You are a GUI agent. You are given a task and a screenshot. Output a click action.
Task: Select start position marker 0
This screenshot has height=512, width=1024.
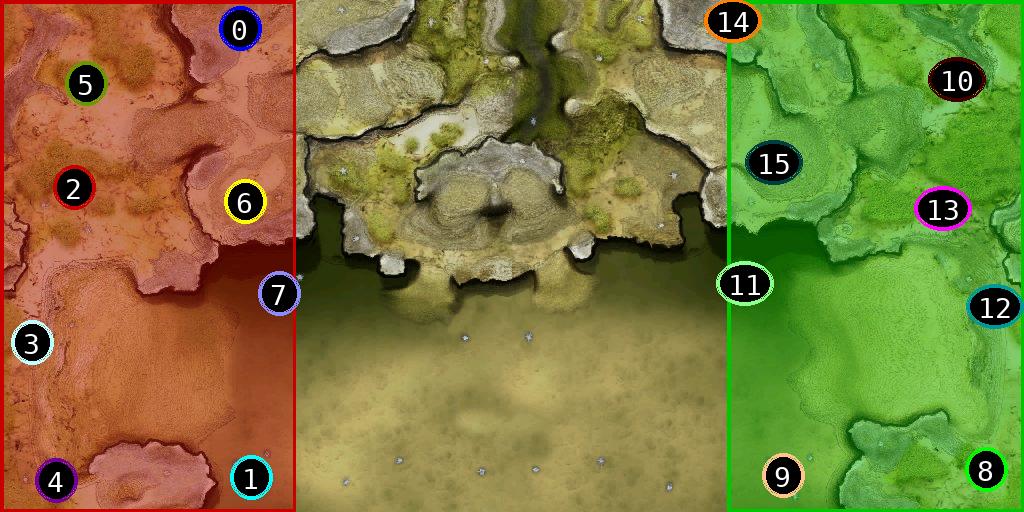click(240, 30)
